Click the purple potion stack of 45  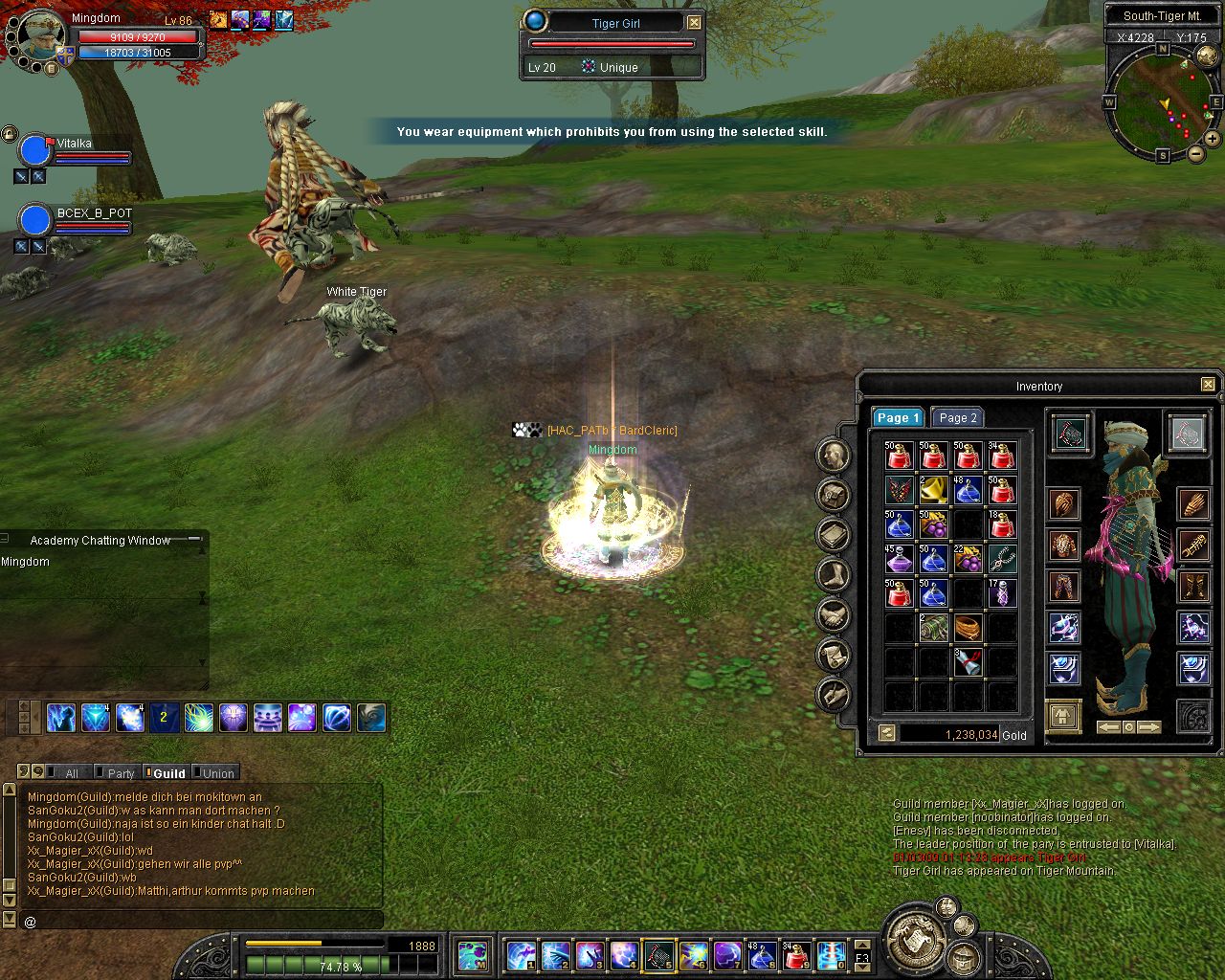(899, 558)
